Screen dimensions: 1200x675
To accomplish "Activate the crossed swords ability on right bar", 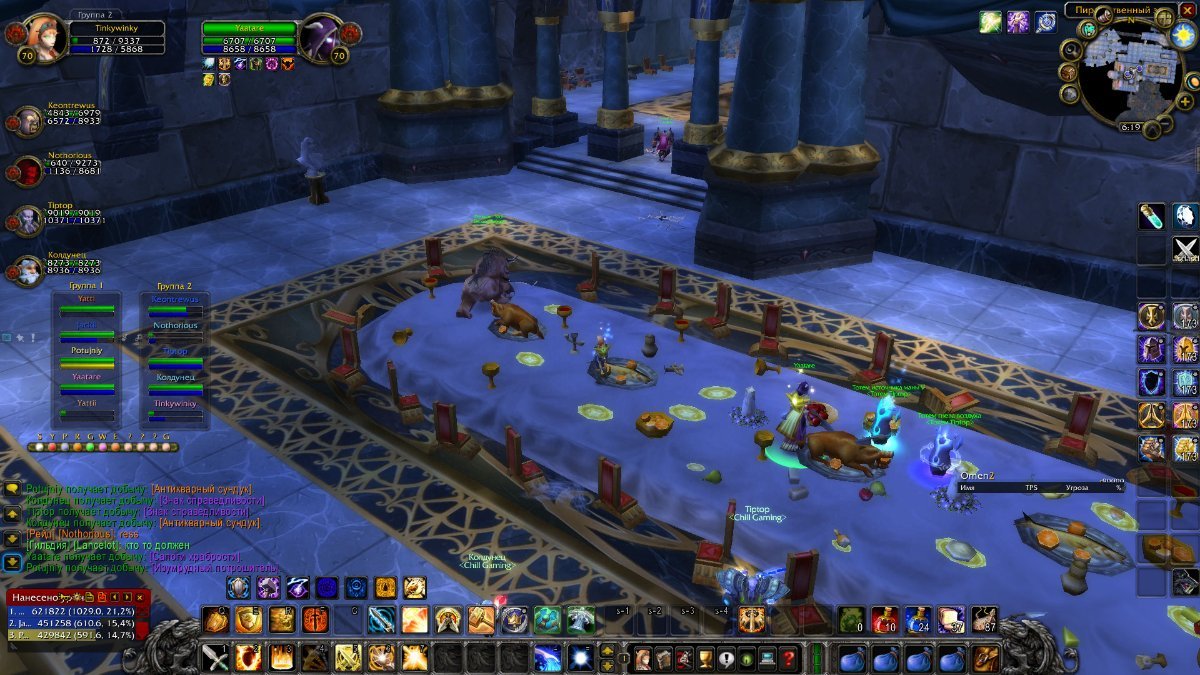I will pos(1185,248).
